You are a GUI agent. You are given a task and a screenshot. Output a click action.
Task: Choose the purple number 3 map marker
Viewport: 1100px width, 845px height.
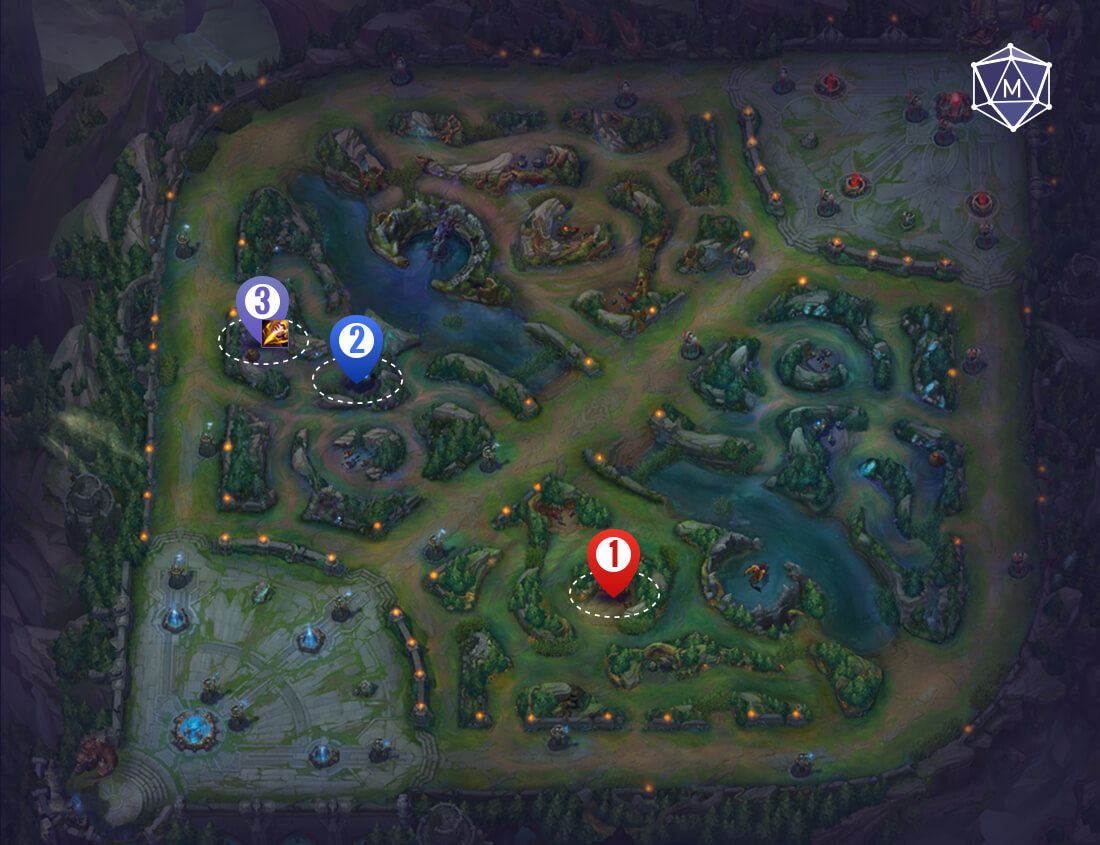point(262,302)
